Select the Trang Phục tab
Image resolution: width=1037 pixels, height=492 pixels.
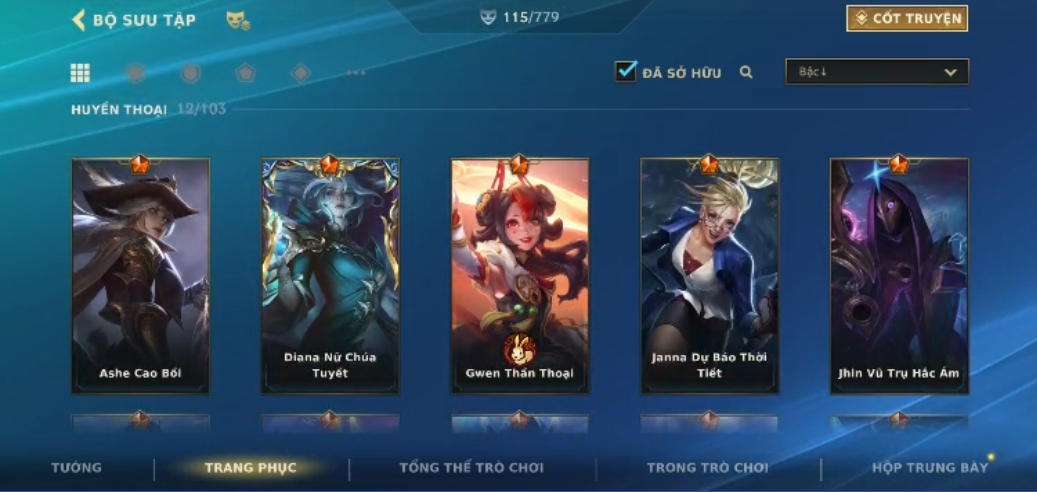250,468
